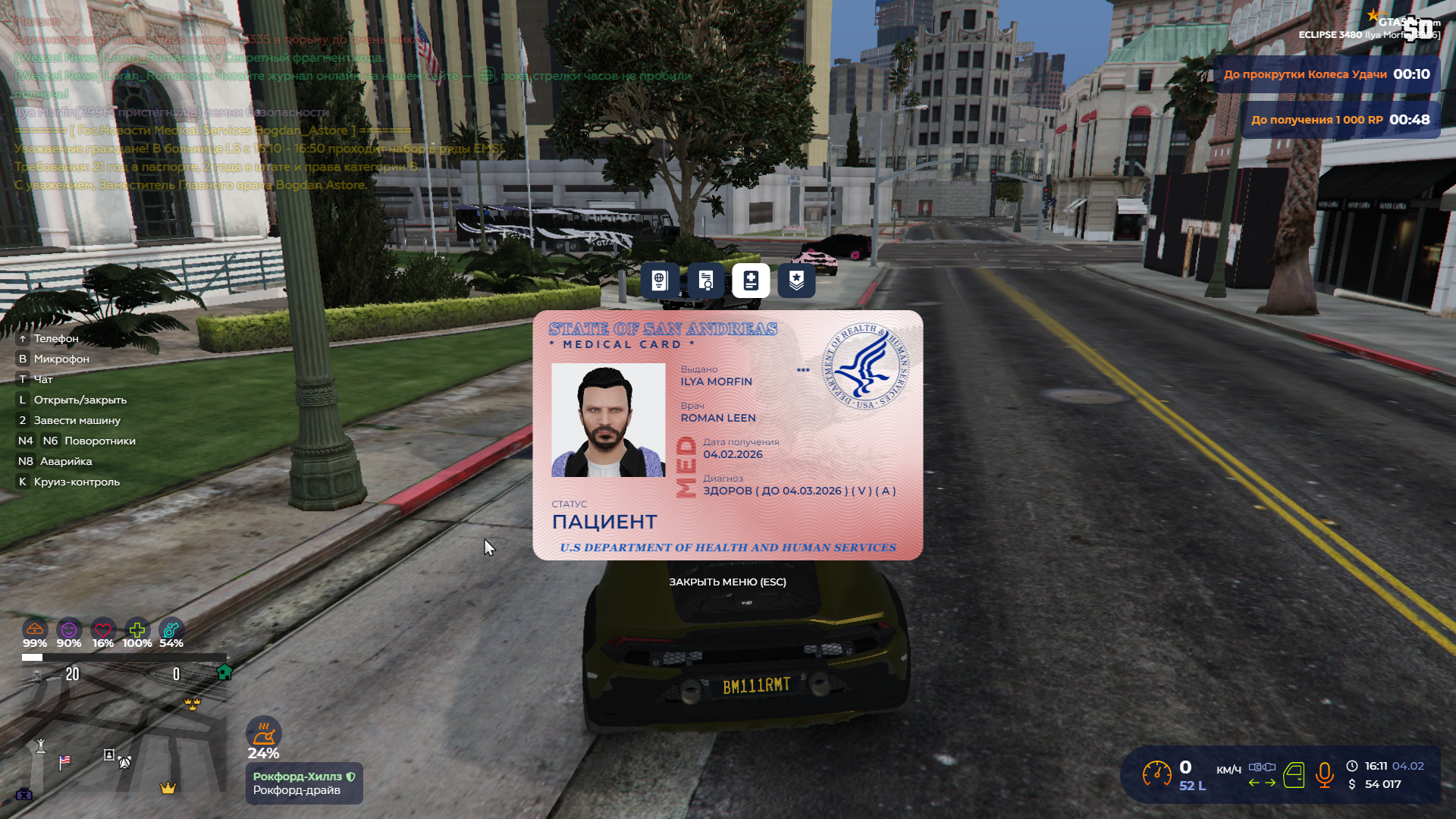Click the purple smiley mood icon
Viewport: 1456px width, 819px height.
pos(69,630)
